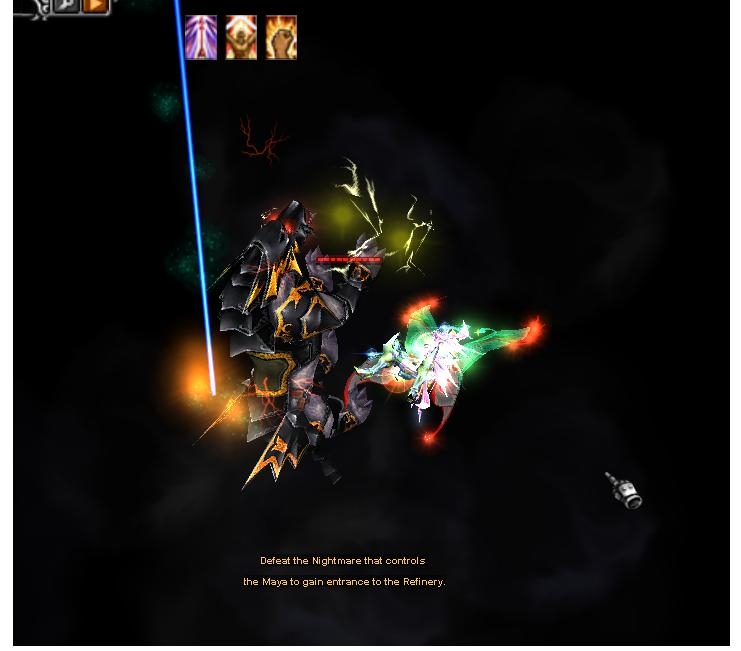Image resolution: width=741 pixels, height=651 pixels.
Task: Toggle the grey music note button
Action: [66, 5]
